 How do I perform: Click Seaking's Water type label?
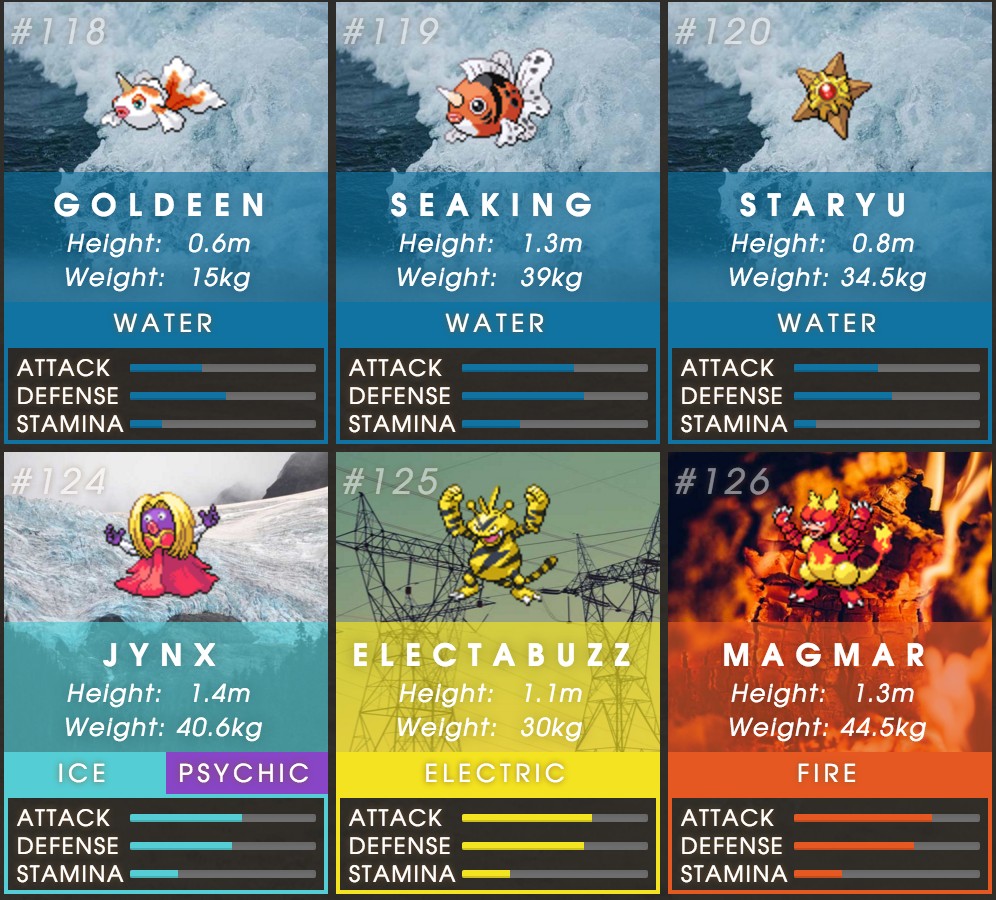coord(497,323)
